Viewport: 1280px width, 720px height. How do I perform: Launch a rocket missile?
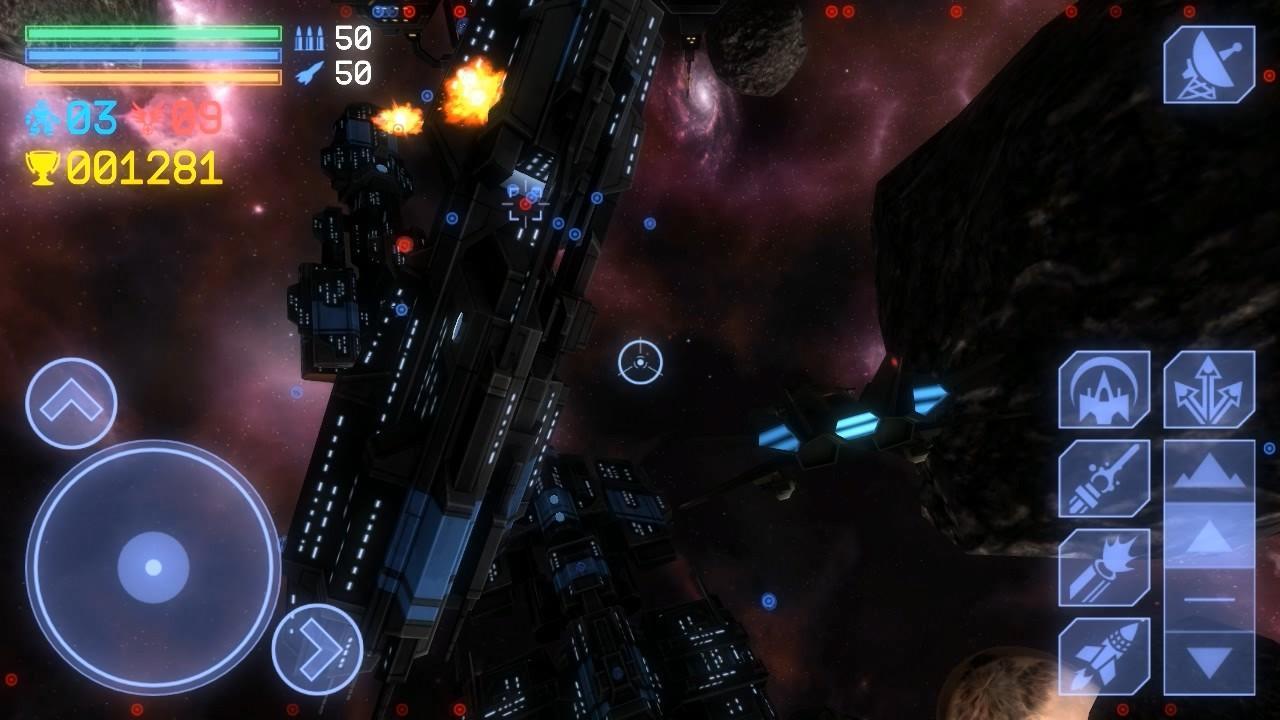(x=1104, y=656)
